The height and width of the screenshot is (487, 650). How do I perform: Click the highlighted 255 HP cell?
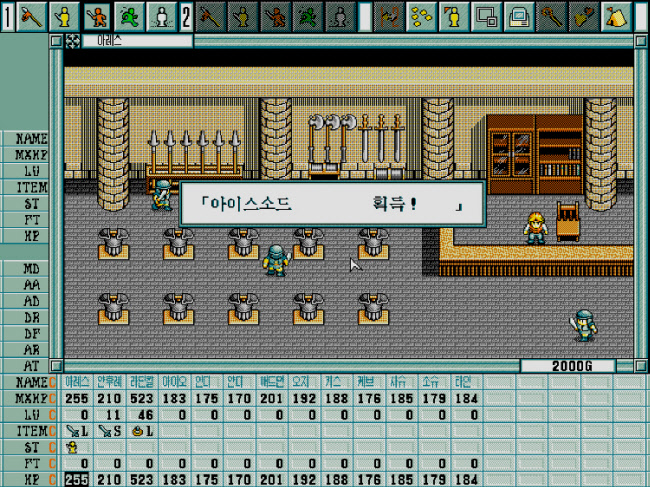pyautogui.click(x=77, y=480)
